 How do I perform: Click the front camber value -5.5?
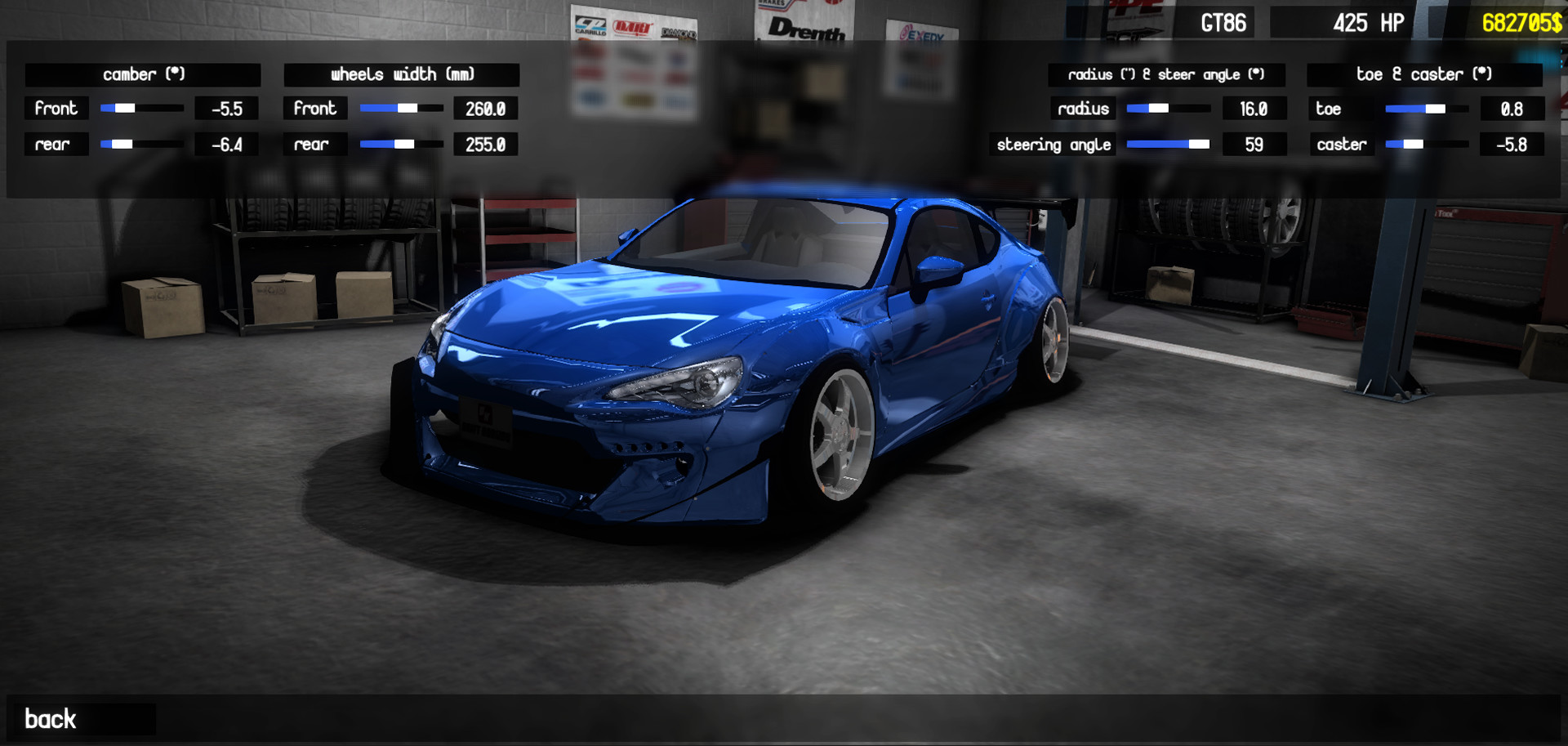(226, 108)
